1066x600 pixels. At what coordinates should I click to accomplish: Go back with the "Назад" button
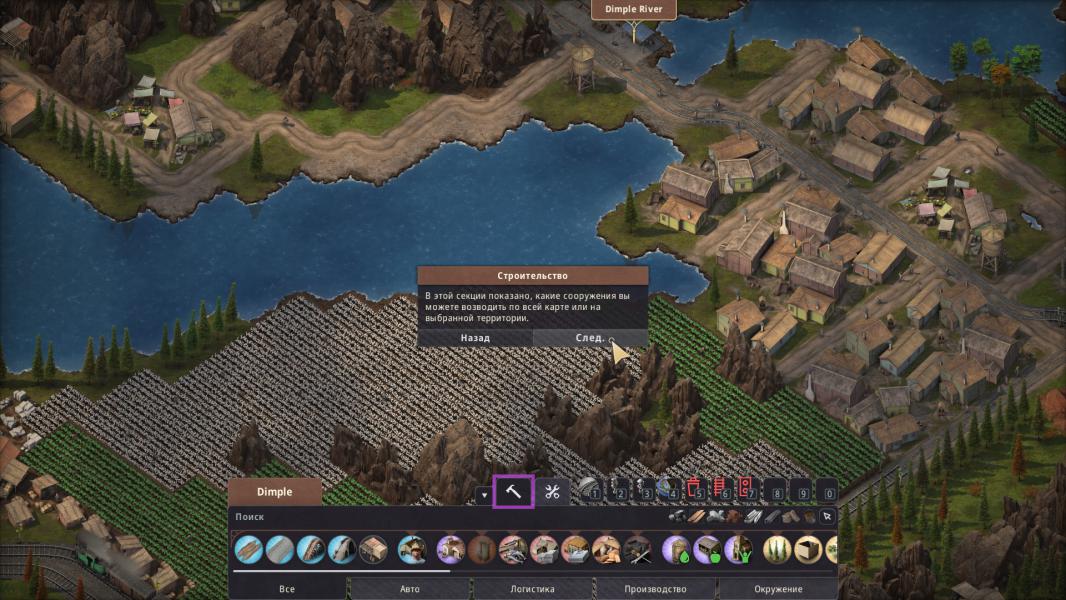(x=475, y=338)
